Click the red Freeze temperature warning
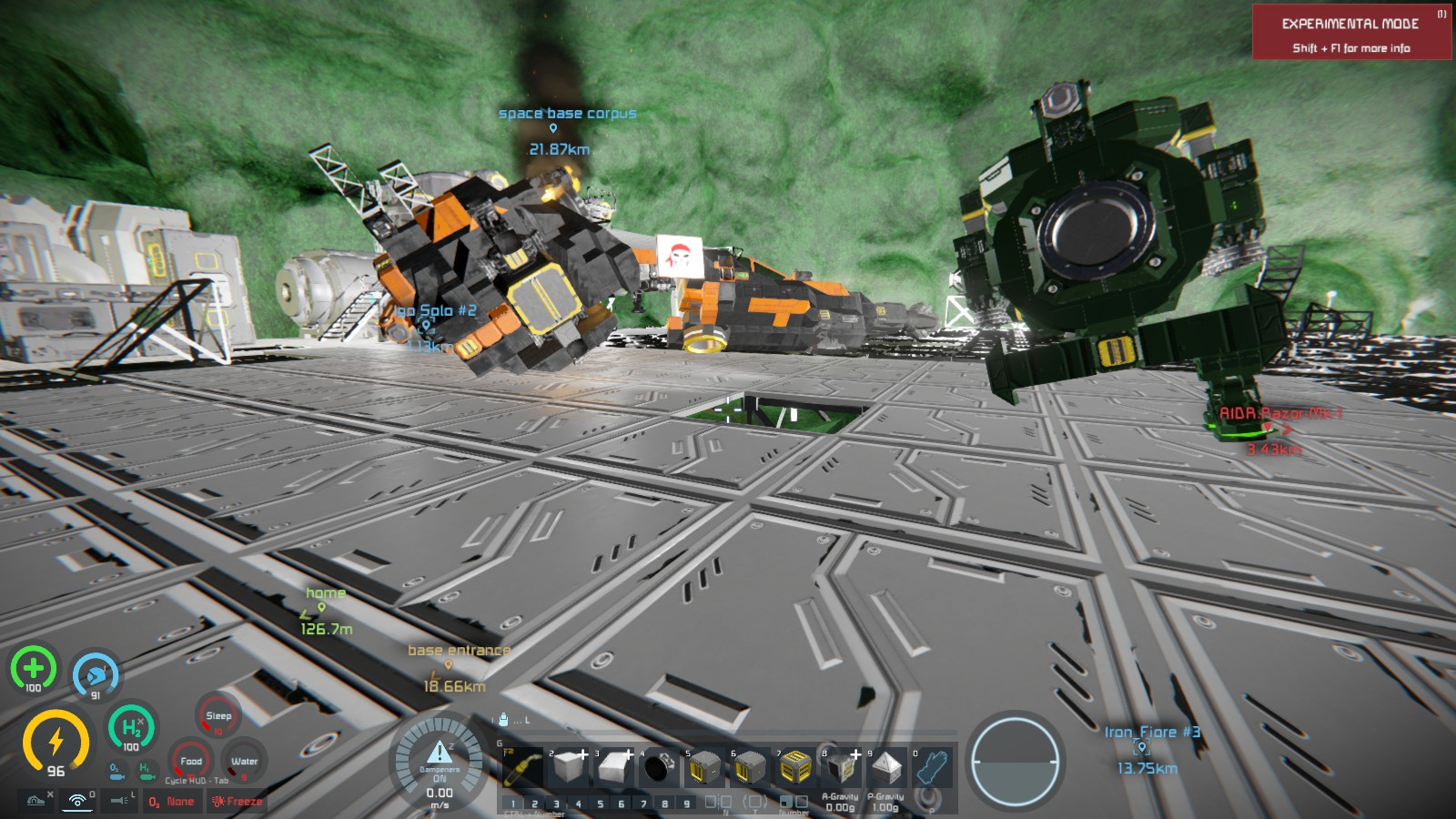This screenshot has height=819, width=1456. pyautogui.click(x=237, y=802)
